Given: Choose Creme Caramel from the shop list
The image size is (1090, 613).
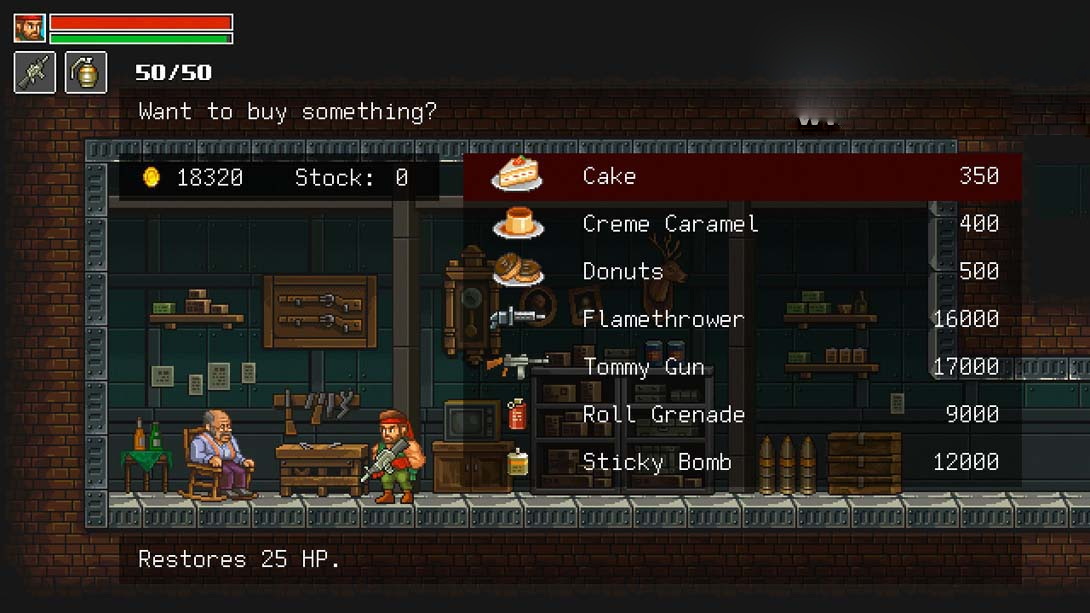Looking at the screenshot, I should click(741, 224).
